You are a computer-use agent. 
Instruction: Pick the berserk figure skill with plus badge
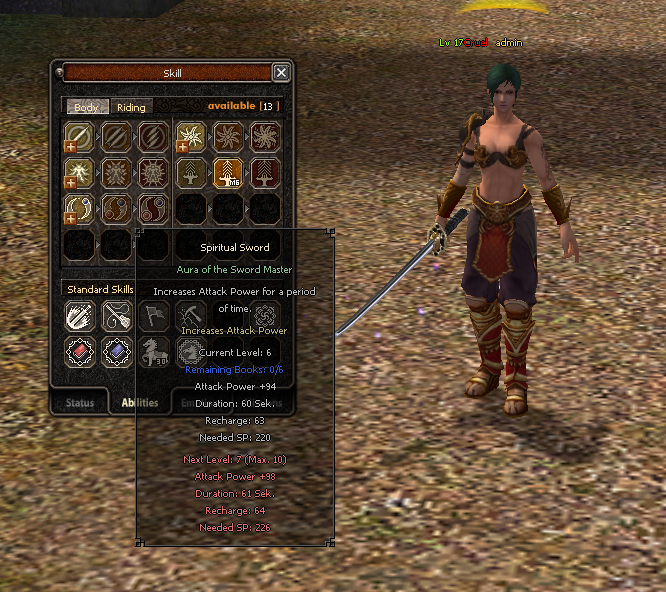click(78, 173)
